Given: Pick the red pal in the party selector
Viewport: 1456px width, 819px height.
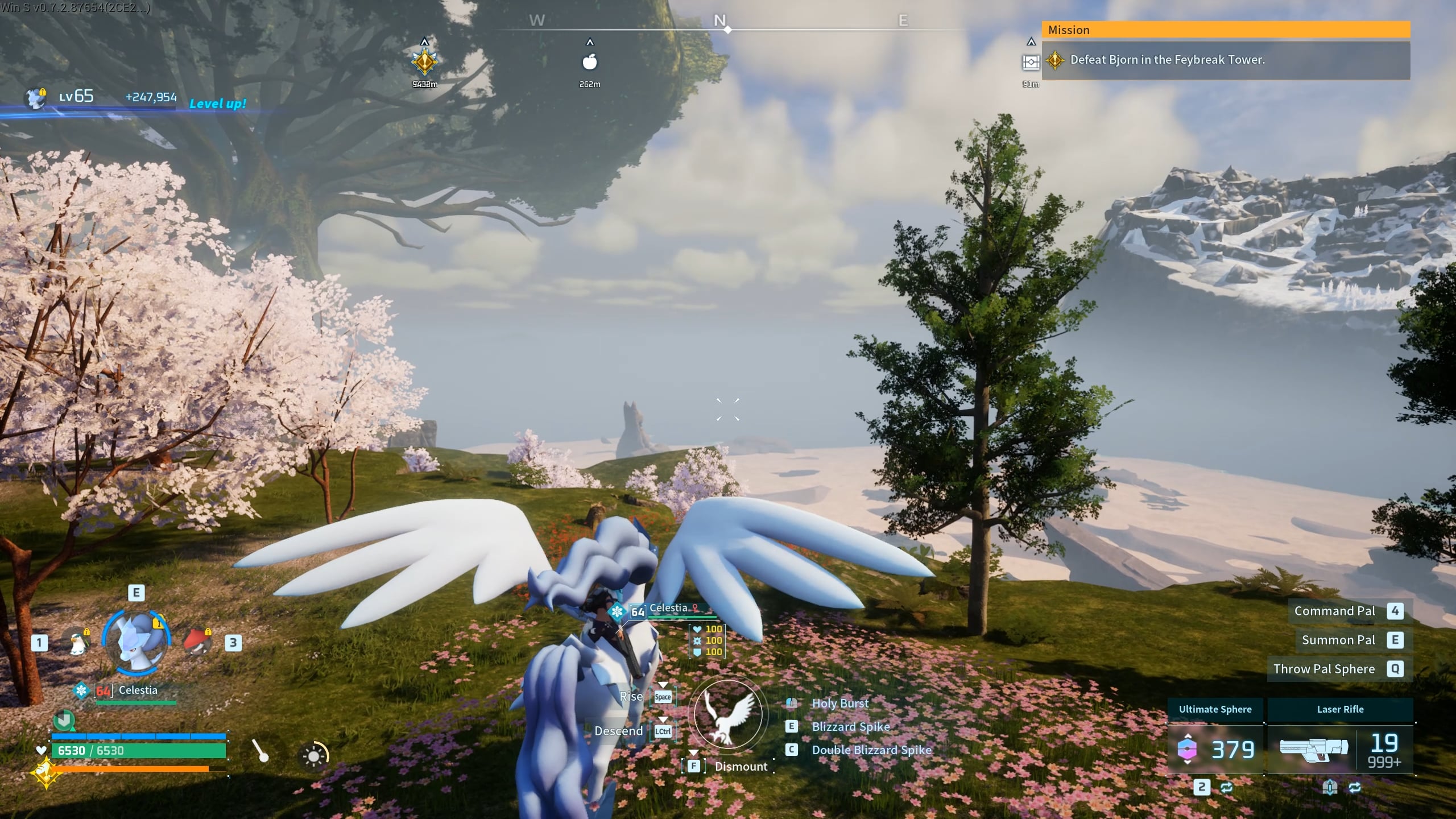Looking at the screenshot, I should click(197, 643).
